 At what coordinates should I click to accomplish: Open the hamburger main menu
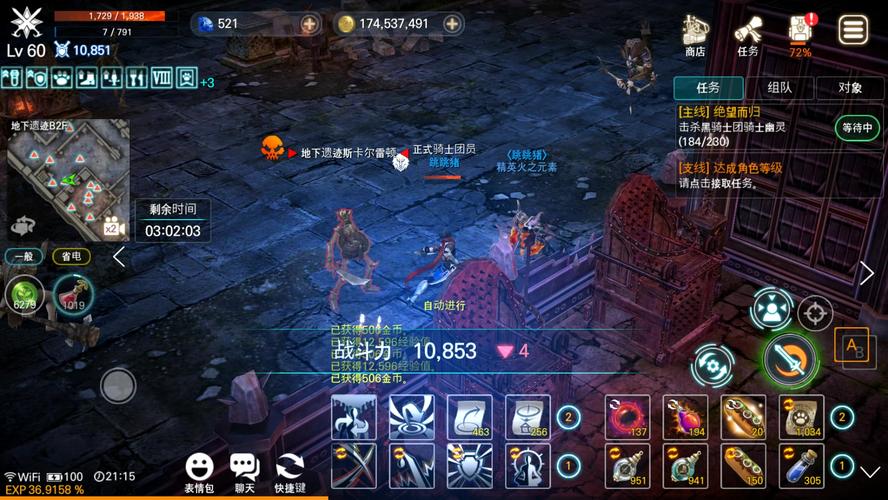[853, 30]
